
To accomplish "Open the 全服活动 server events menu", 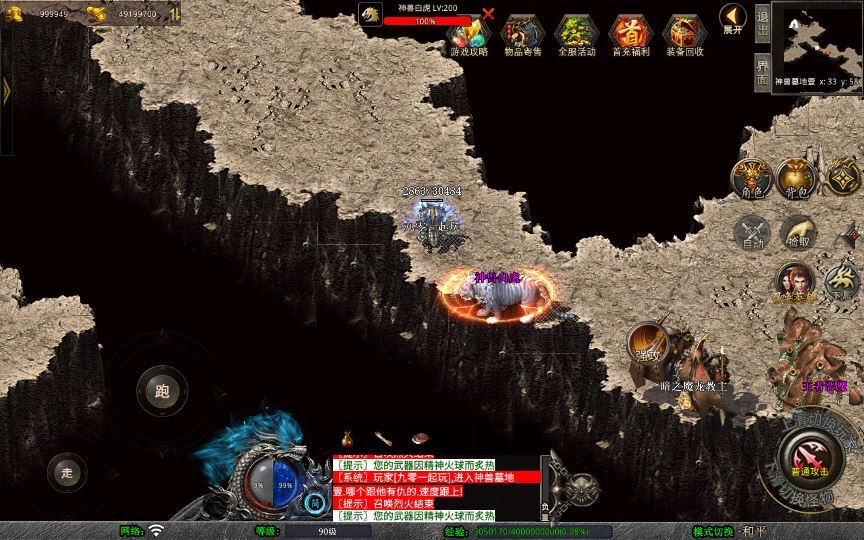I will (576, 34).
